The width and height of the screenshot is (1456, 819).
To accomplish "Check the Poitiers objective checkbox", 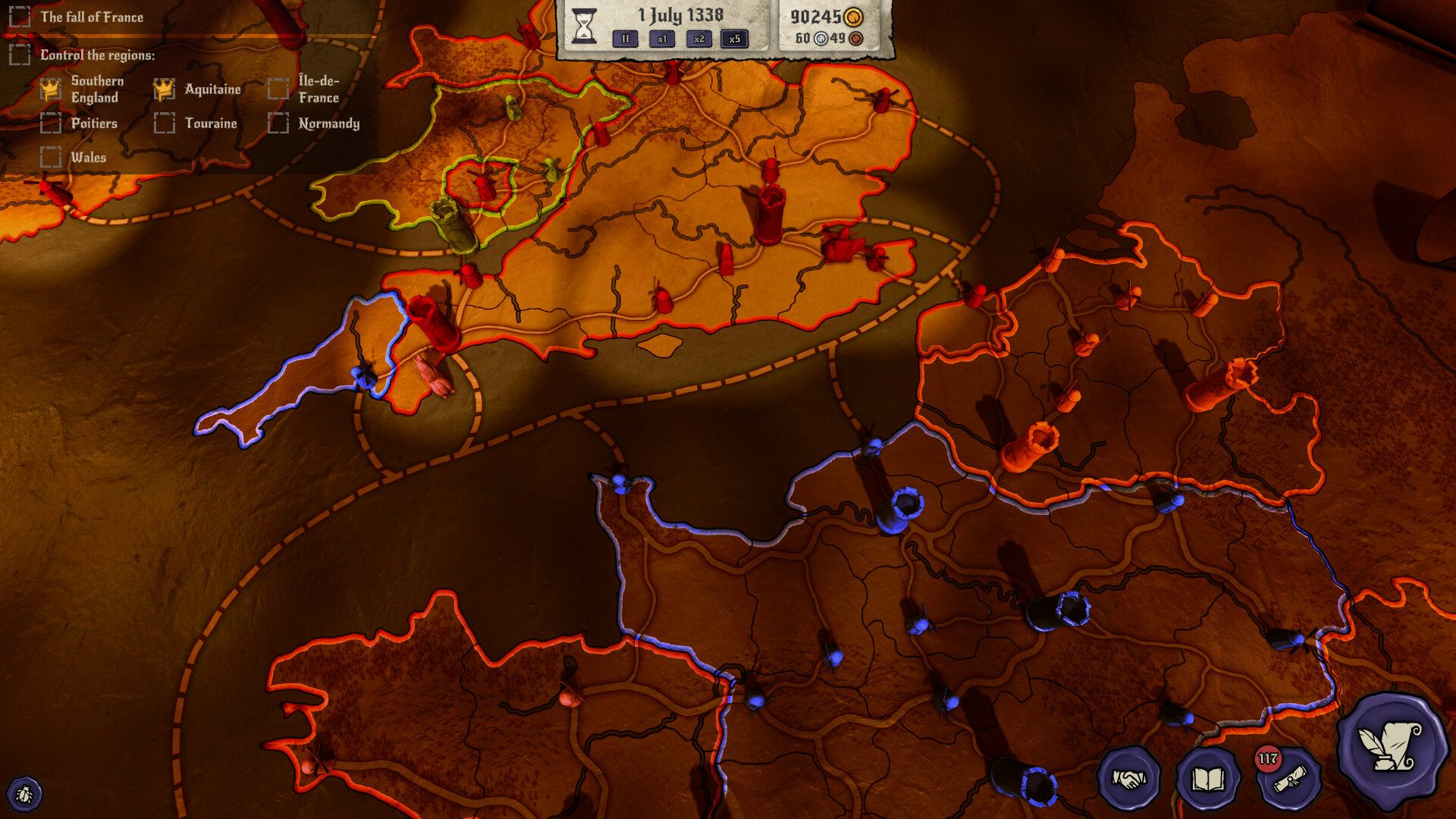I will pyautogui.click(x=51, y=122).
